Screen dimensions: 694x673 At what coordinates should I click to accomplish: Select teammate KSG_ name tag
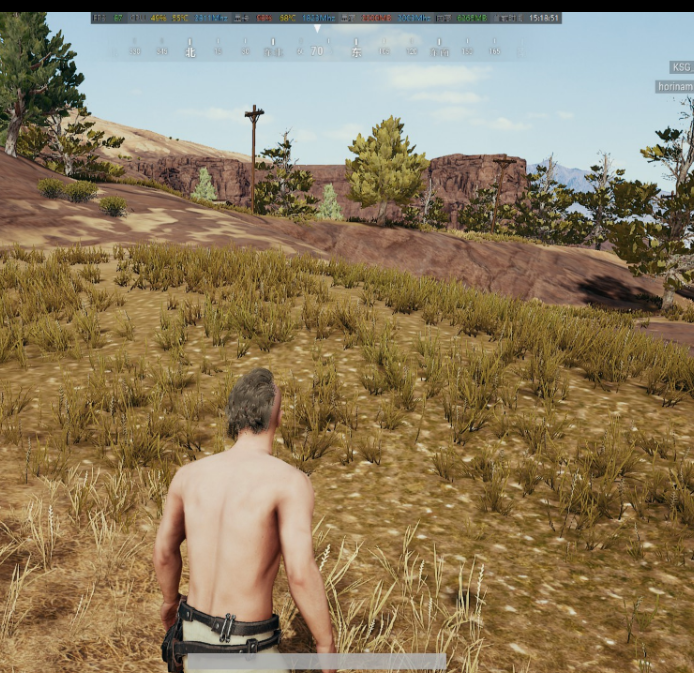pos(681,67)
